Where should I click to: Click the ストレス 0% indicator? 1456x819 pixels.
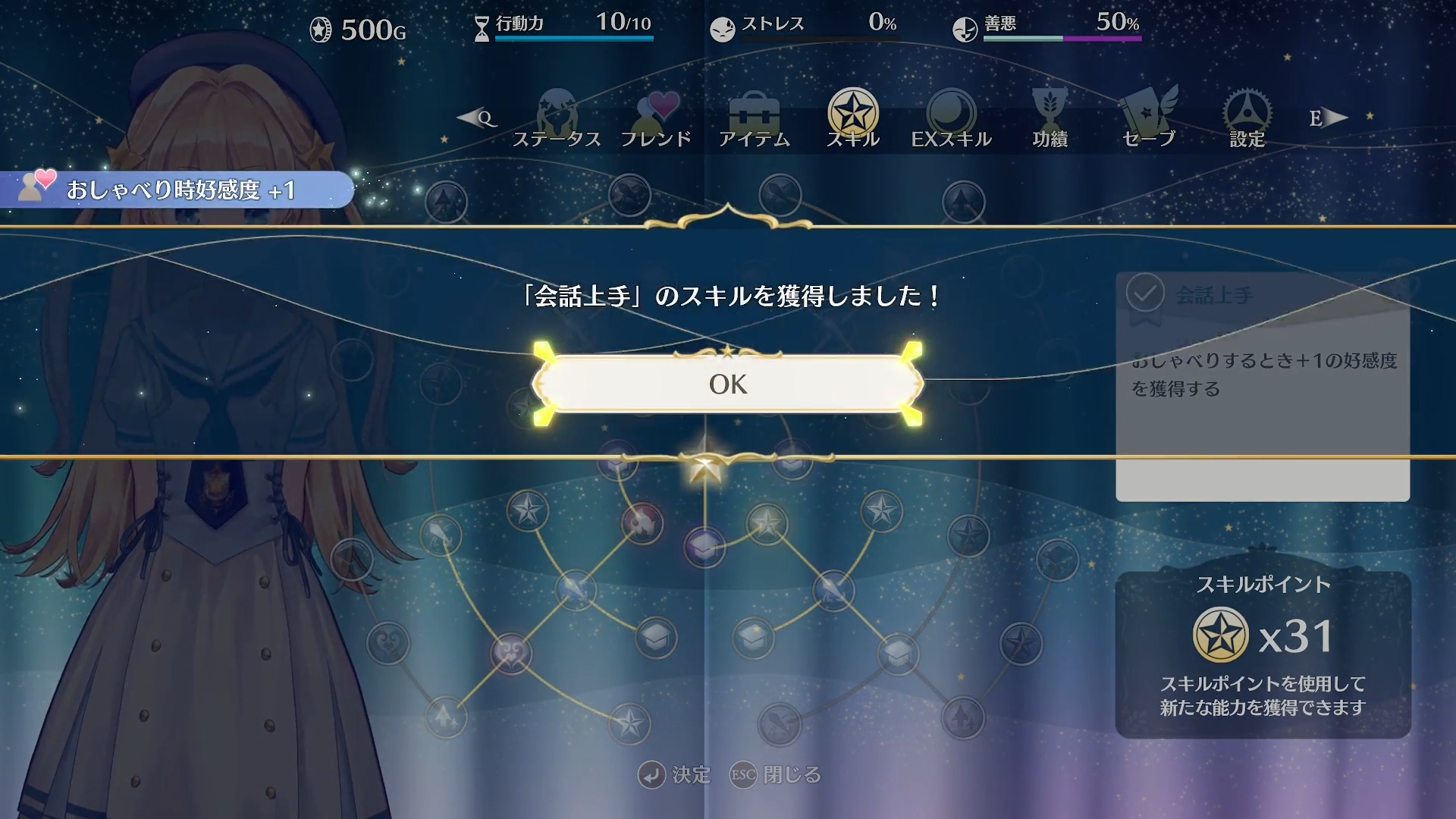804,24
